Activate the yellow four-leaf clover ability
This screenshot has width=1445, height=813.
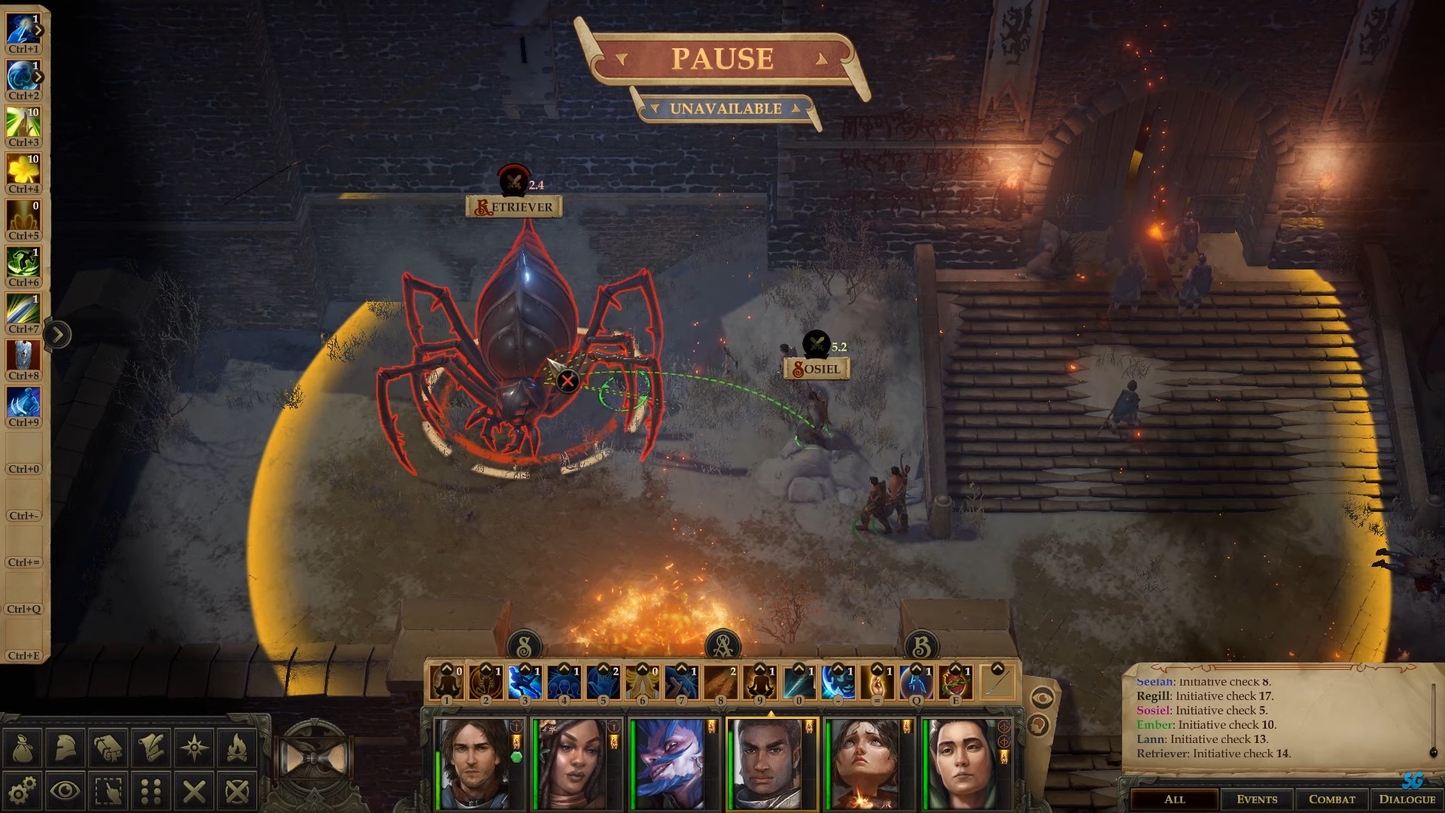coord(22,170)
